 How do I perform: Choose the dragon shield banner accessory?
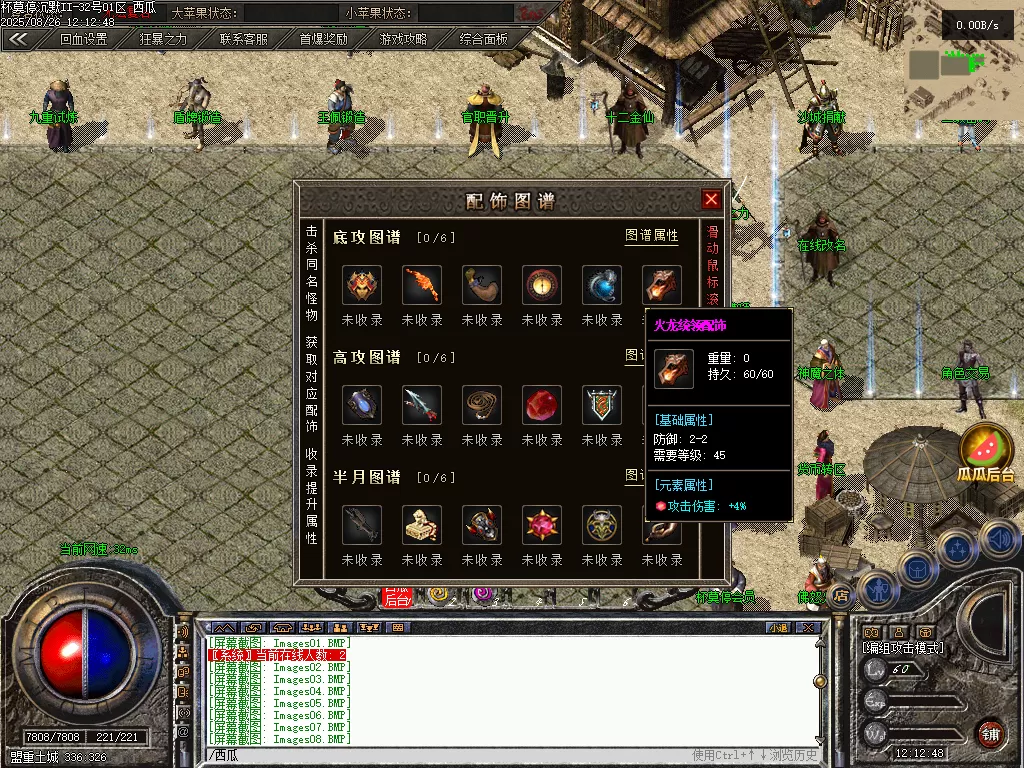tap(602, 405)
